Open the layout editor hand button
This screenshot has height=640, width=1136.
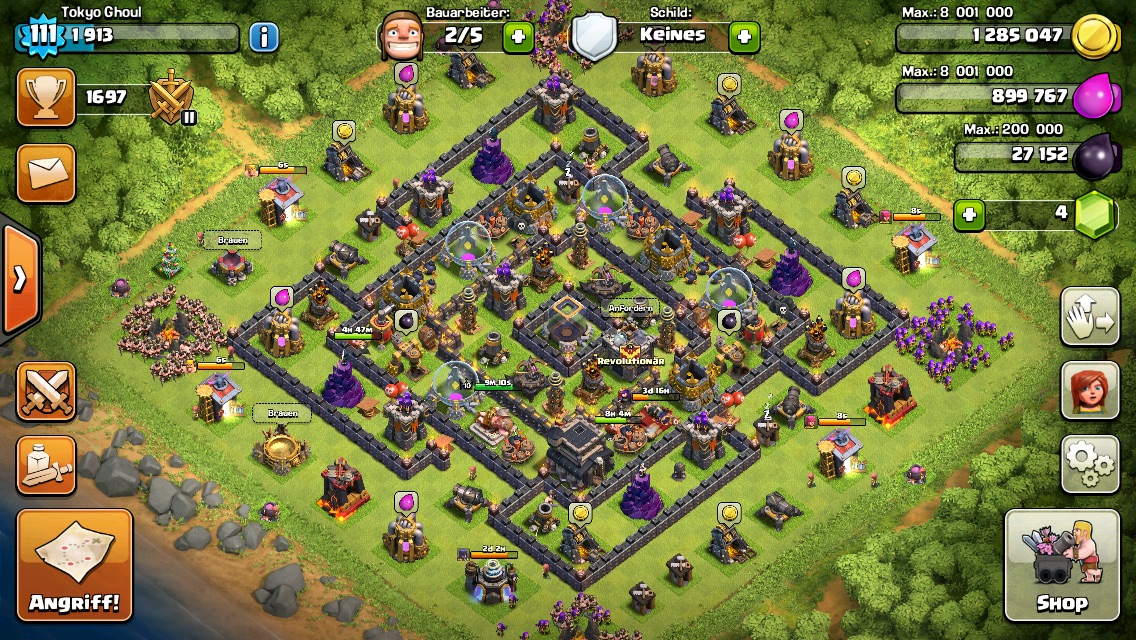coord(1089,319)
